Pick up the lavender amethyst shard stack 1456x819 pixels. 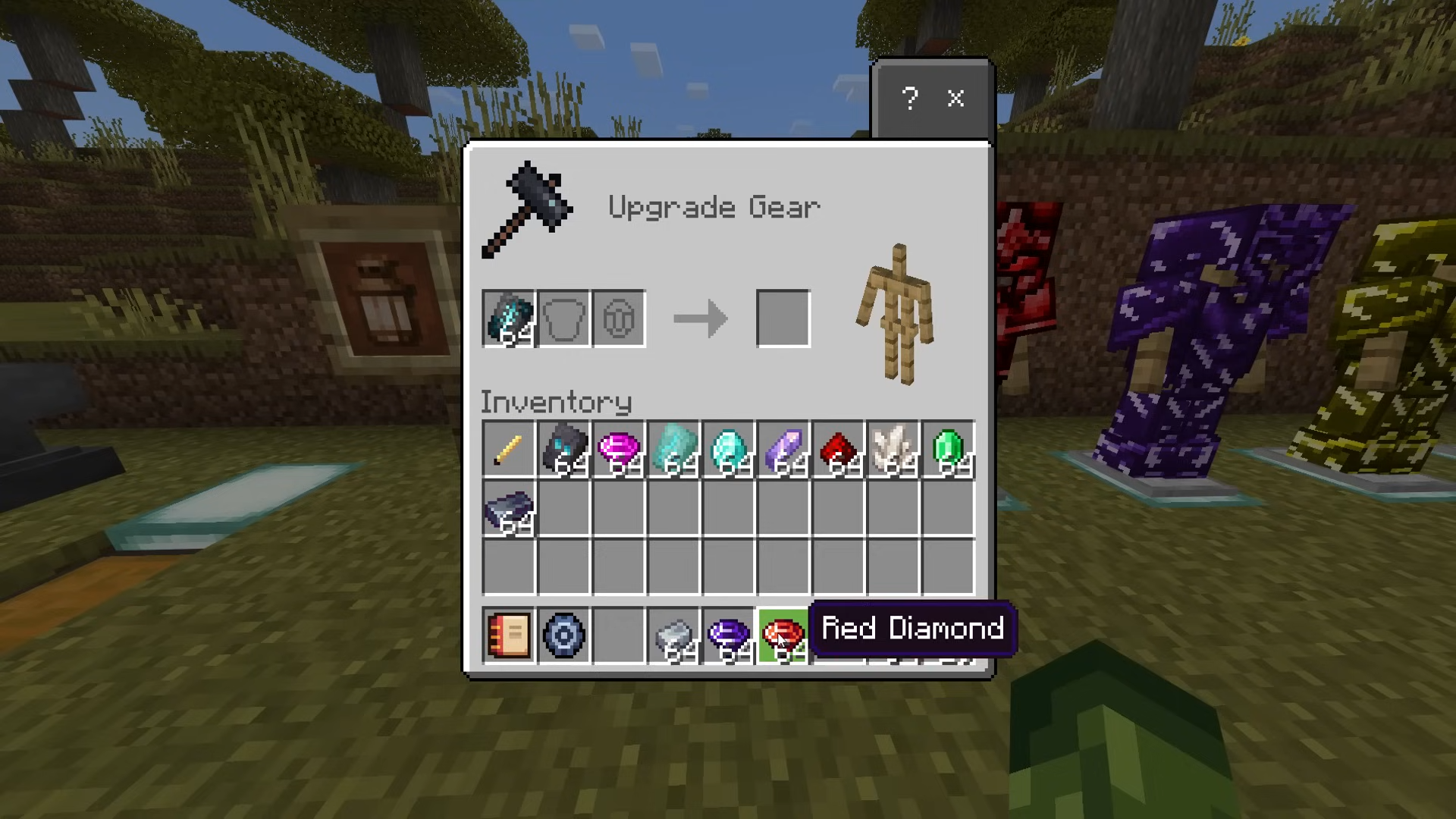click(x=783, y=450)
